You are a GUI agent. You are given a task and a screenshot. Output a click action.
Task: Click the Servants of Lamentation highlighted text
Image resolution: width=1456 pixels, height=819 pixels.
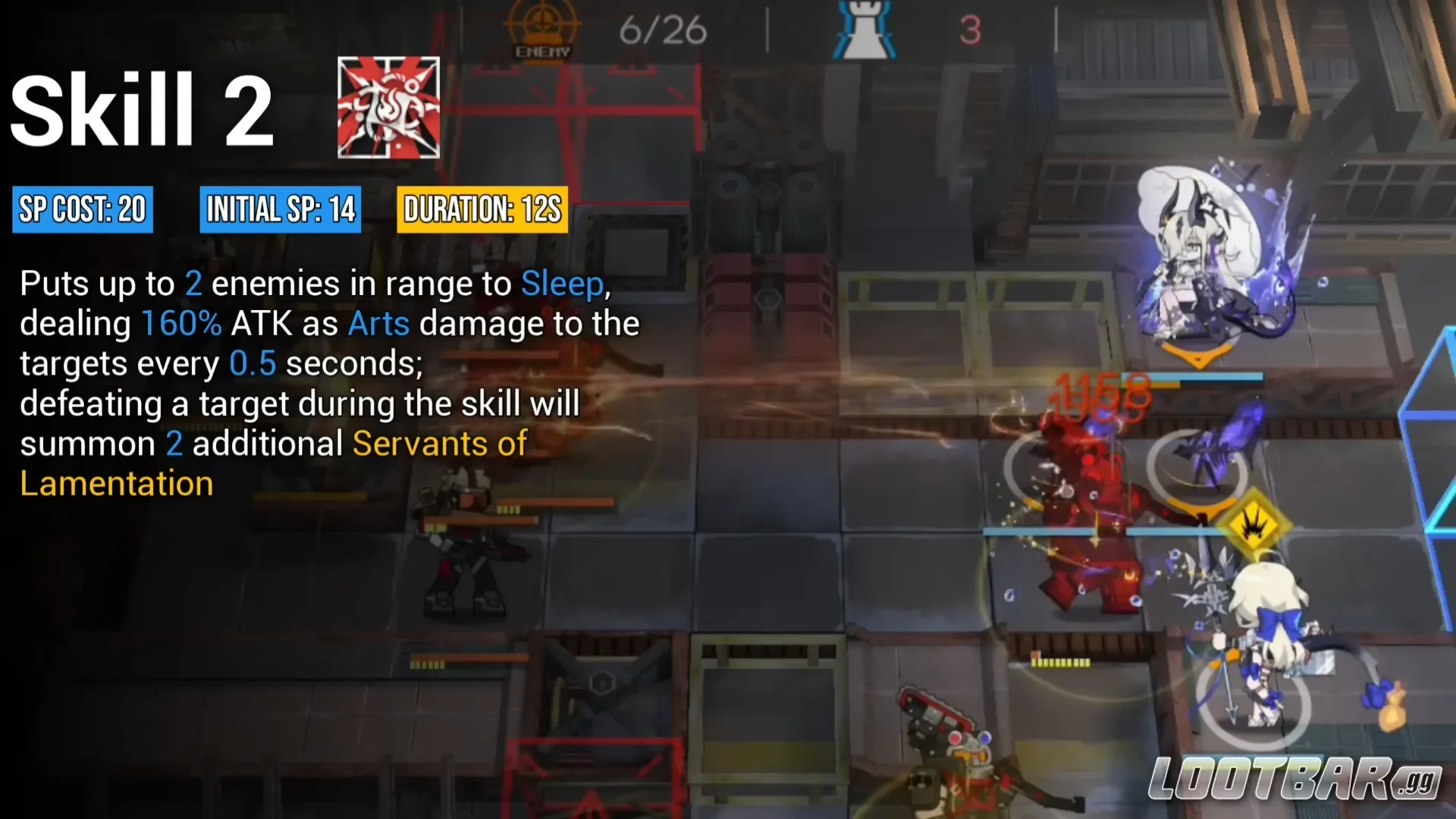(438, 444)
